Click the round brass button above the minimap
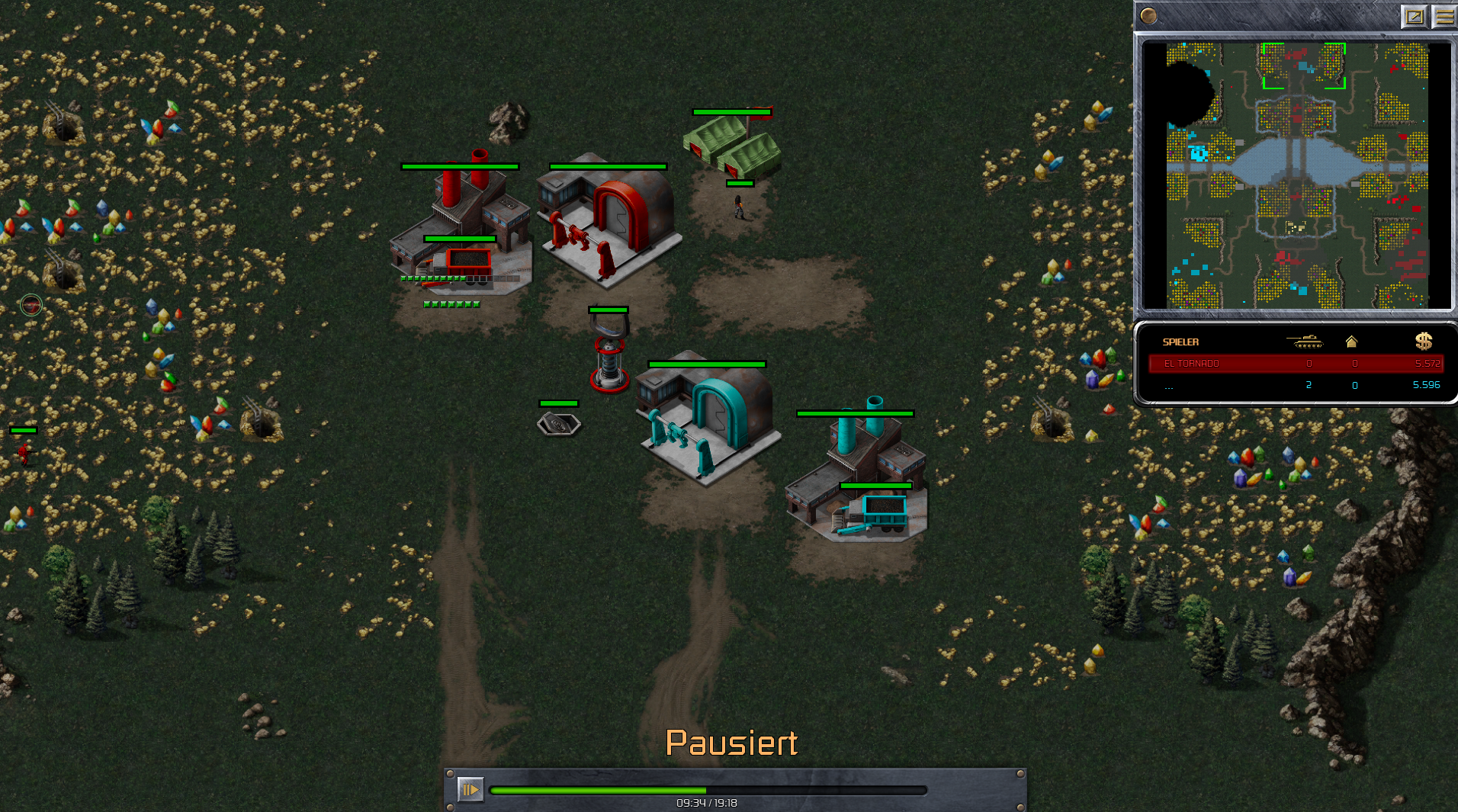 (1149, 15)
